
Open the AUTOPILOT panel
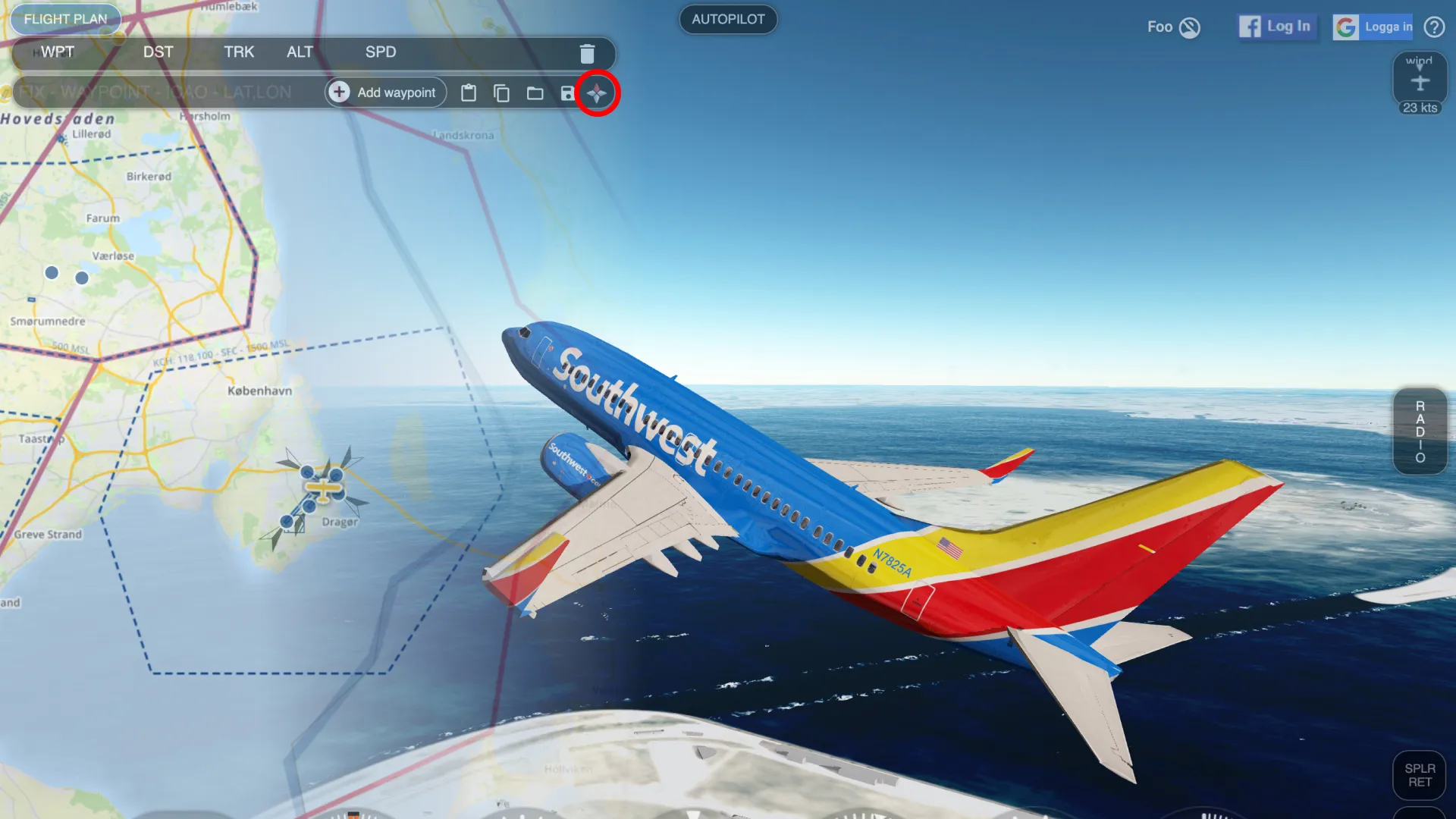[x=728, y=19]
